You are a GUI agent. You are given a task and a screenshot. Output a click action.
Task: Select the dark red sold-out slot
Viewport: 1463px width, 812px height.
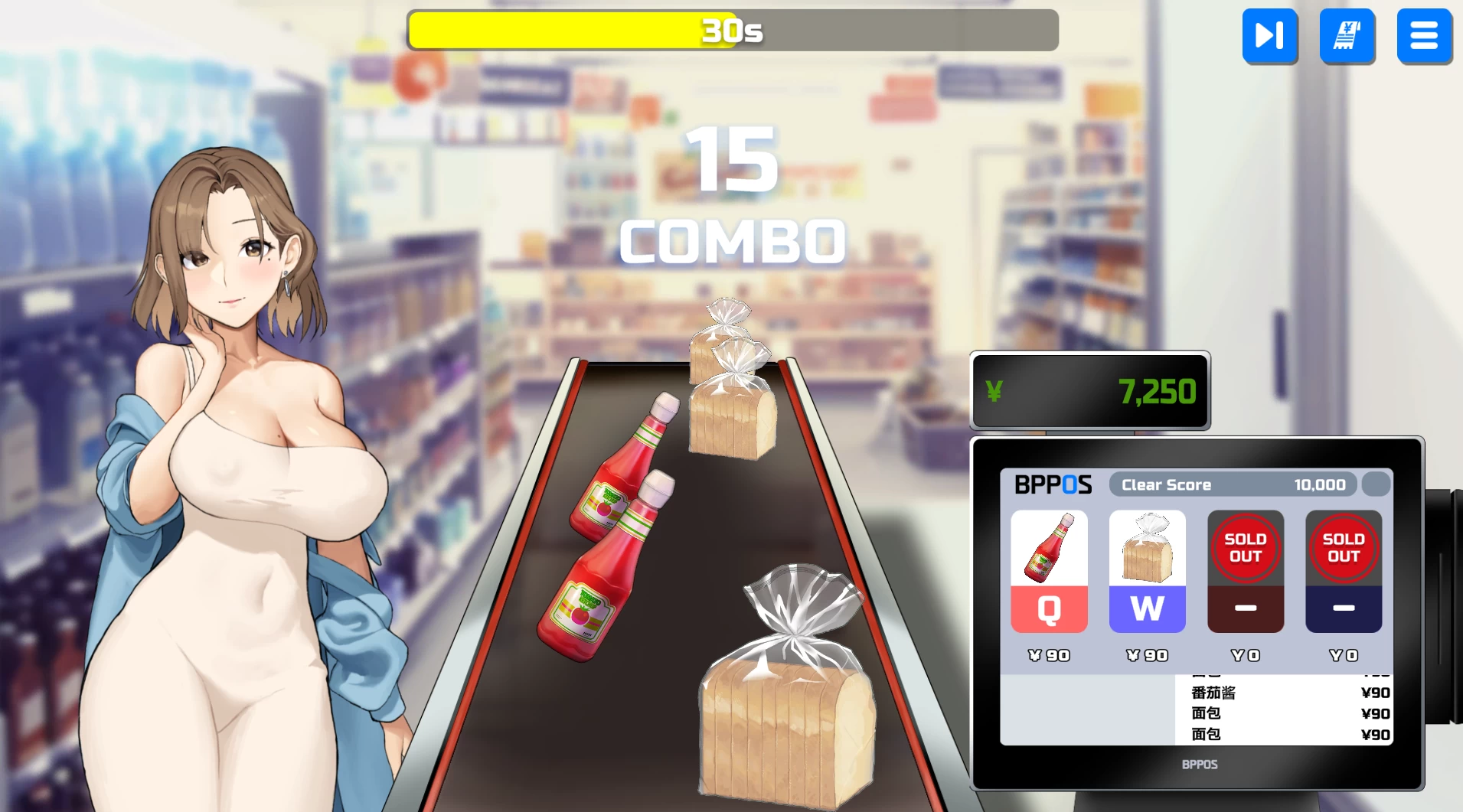1245,572
